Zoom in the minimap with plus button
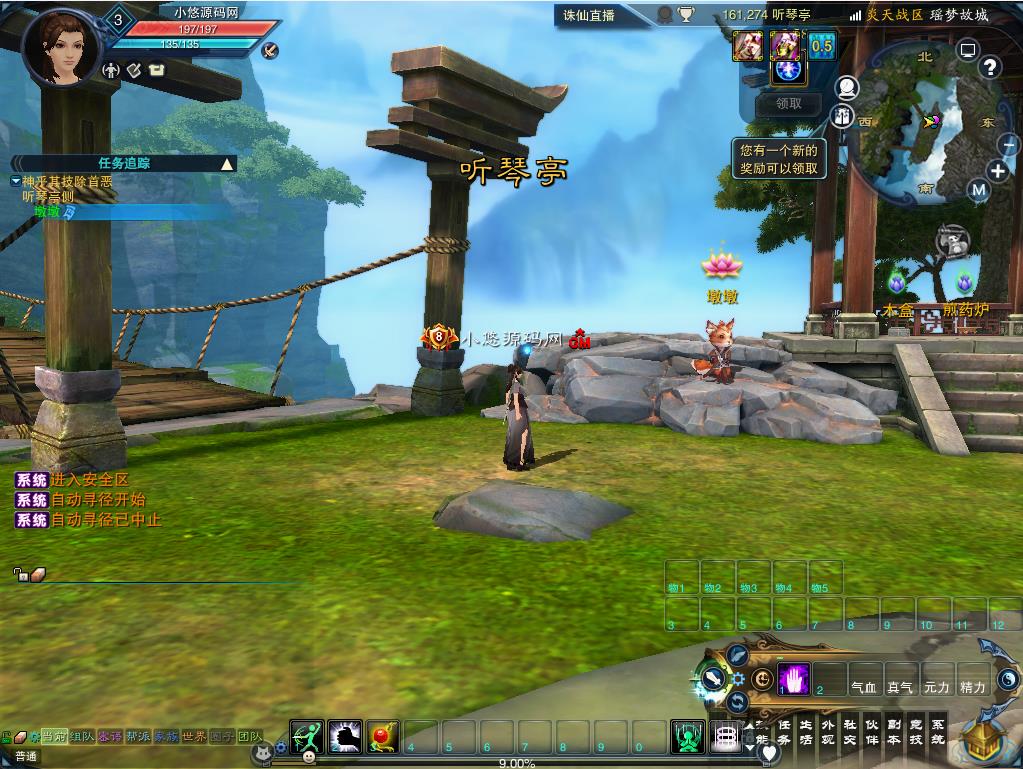 click(x=997, y=170)
